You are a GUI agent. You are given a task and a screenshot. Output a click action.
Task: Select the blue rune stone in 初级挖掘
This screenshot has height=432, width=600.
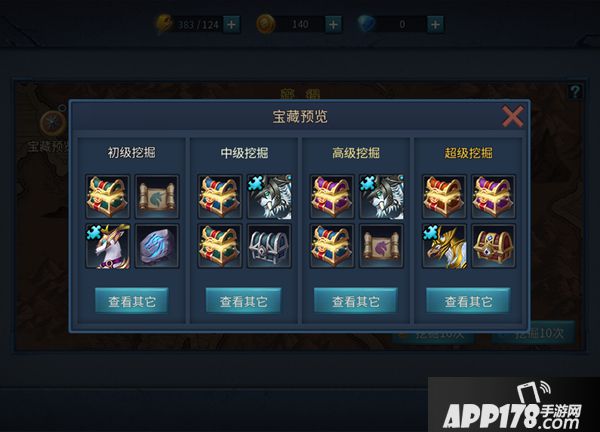[x=155, y=243]
